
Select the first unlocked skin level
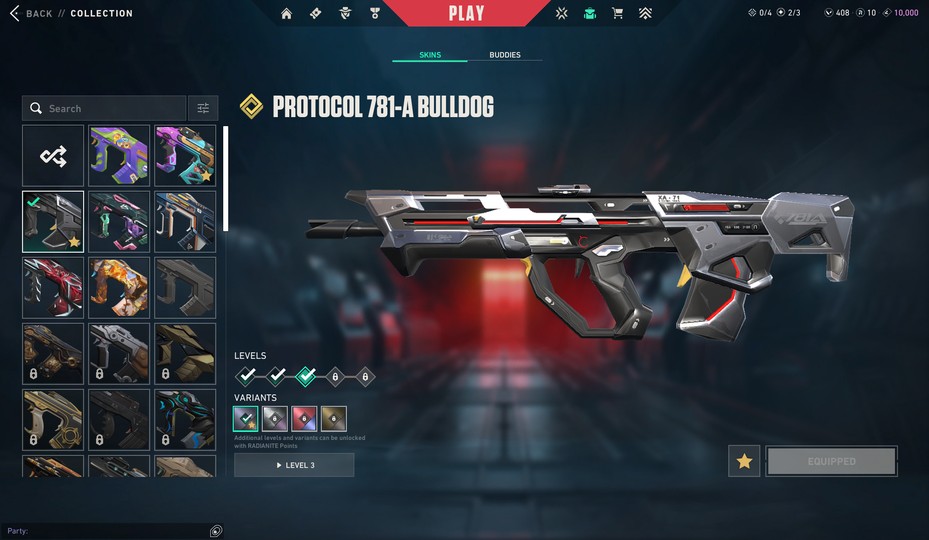(x=246, y=376)
